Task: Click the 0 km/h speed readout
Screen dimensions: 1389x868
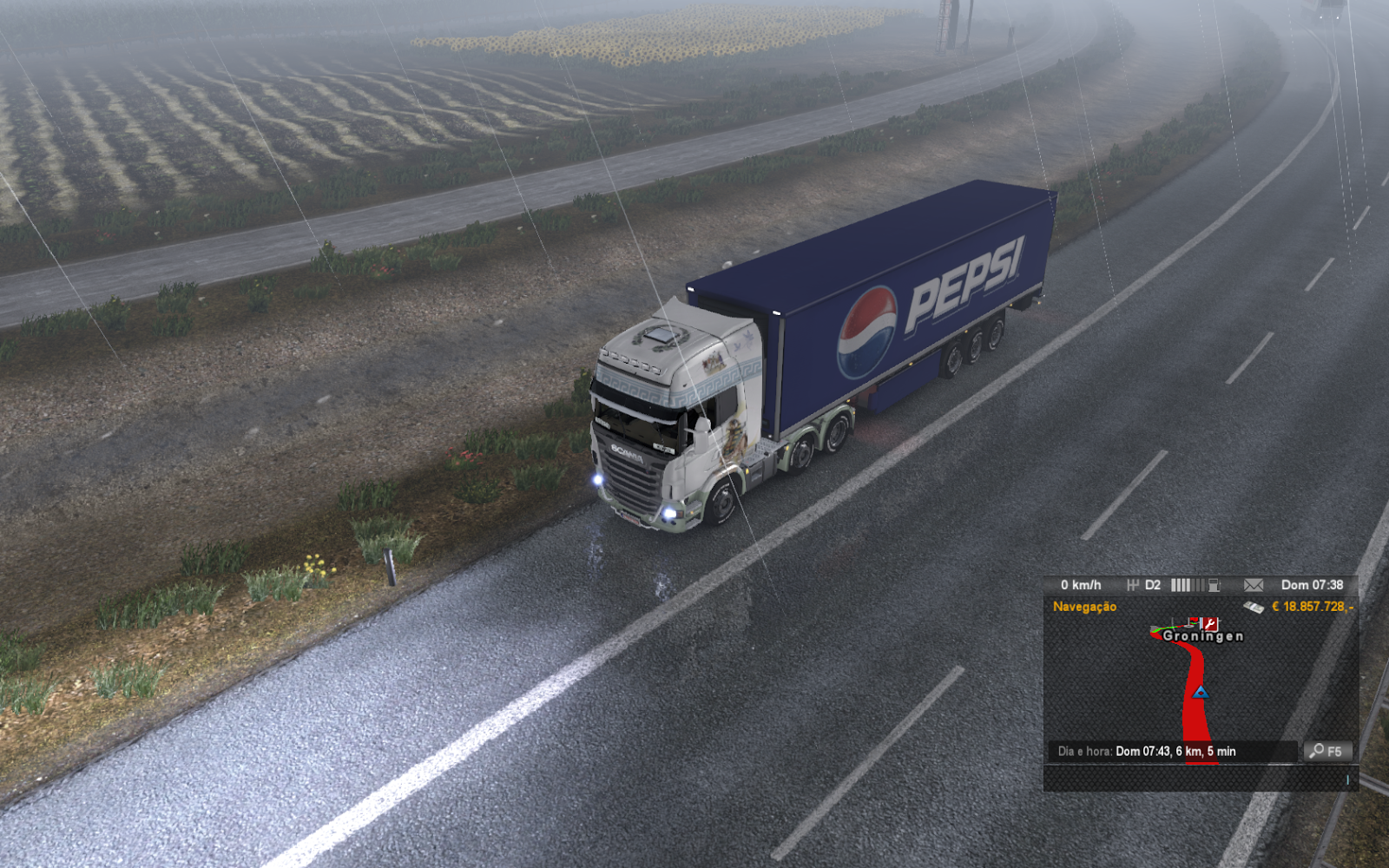Action: 1082,584
